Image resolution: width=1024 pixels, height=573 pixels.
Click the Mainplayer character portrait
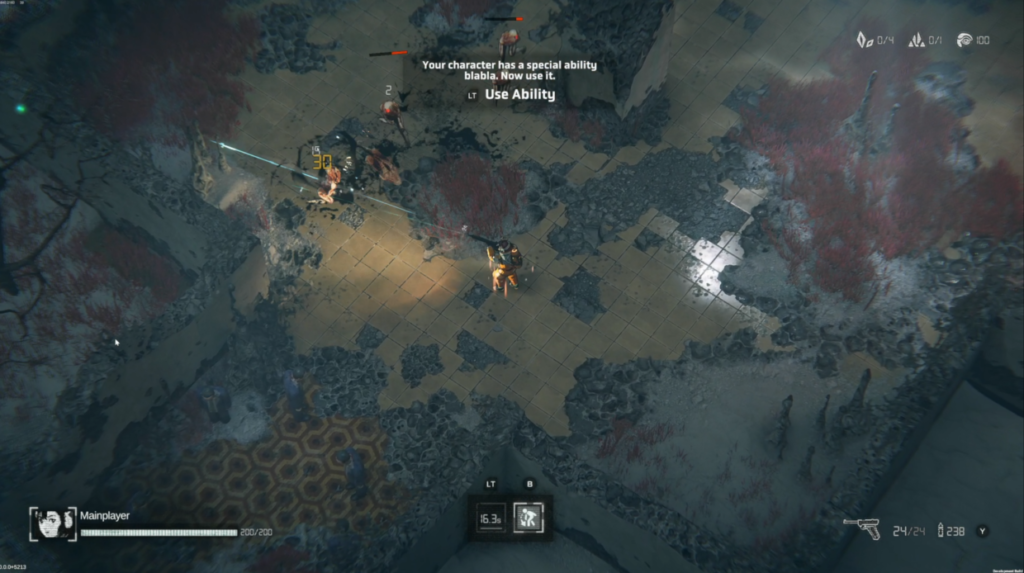(x=53, y=521)
